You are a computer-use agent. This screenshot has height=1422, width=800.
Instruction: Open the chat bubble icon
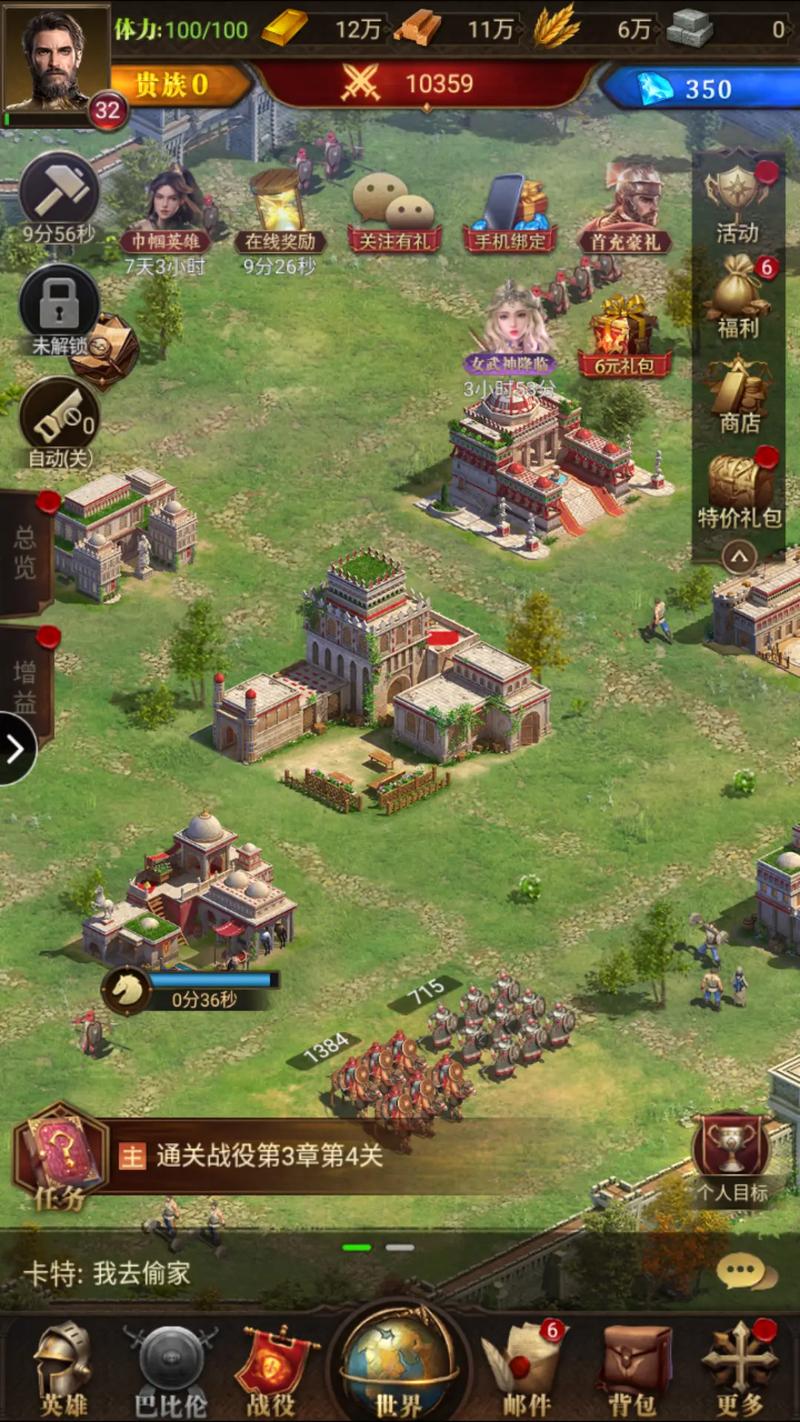coord(745,1272)
